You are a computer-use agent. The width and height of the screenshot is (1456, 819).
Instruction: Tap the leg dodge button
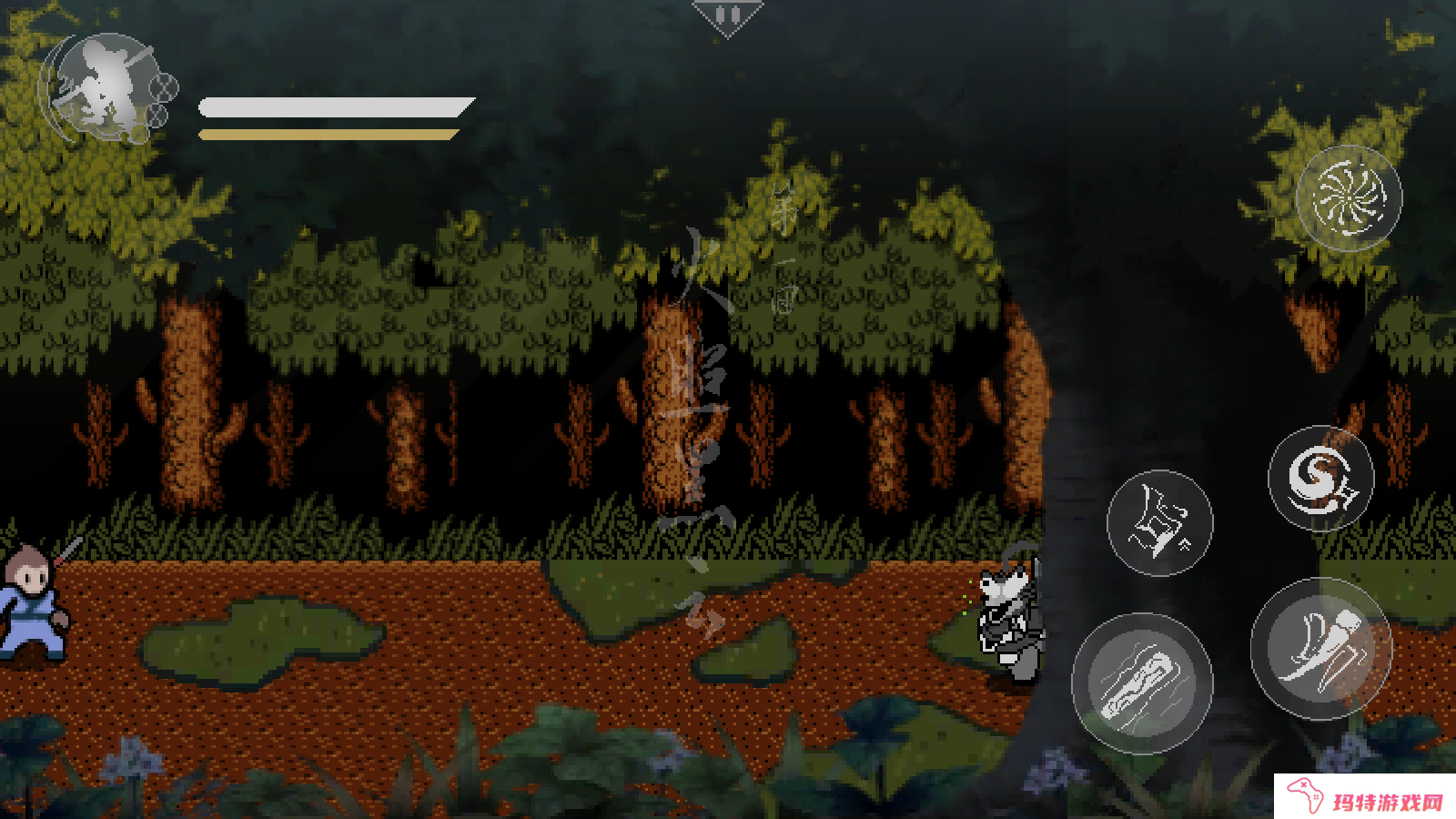(1321, 648)
